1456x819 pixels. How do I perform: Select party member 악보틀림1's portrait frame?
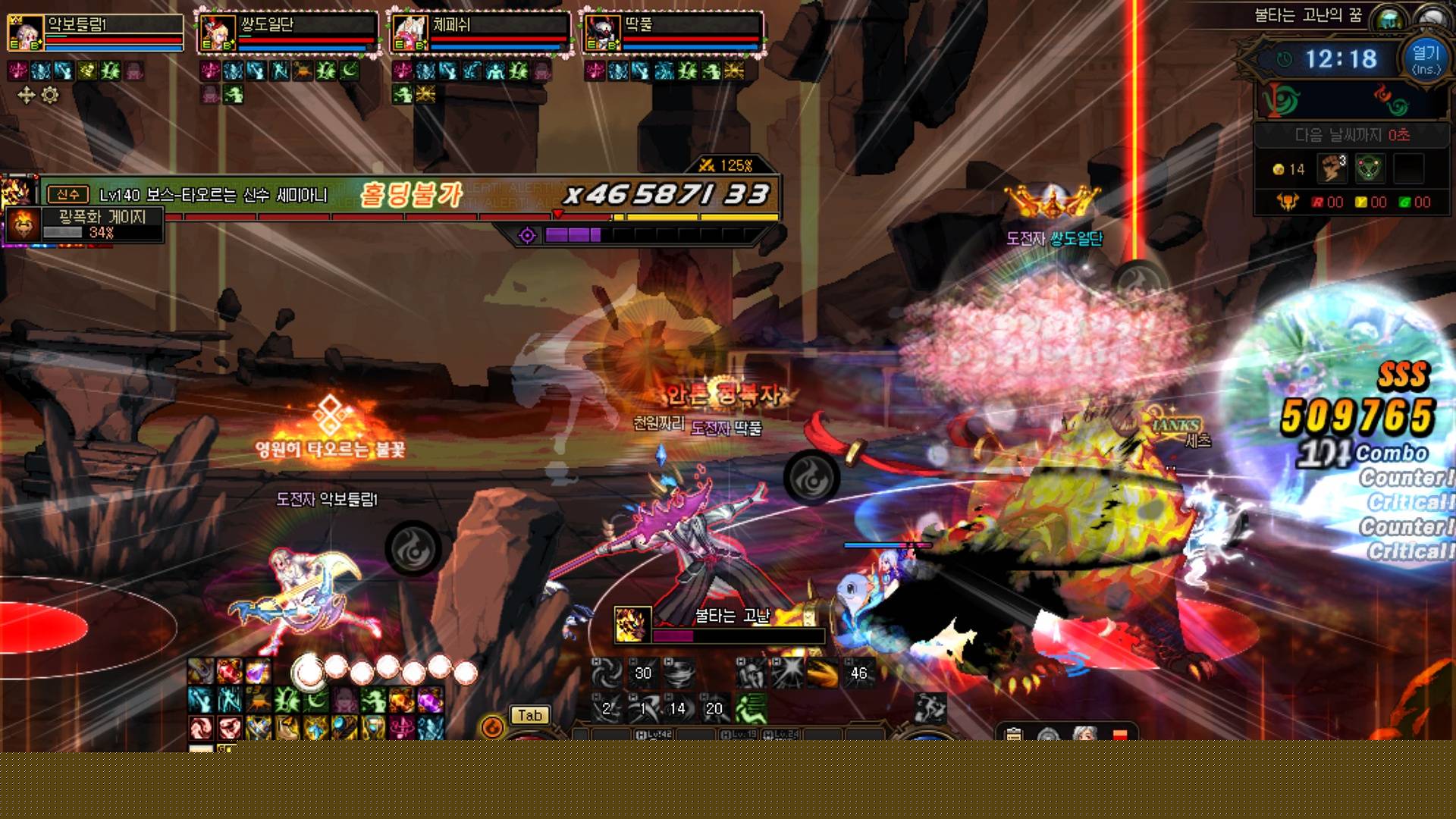click(x=25, y=34)
